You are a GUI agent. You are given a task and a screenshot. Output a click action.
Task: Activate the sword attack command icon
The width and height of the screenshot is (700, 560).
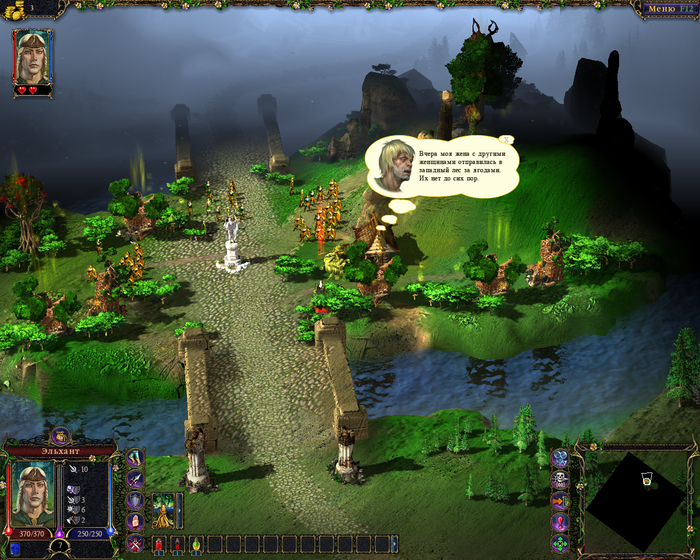point(135,479)
